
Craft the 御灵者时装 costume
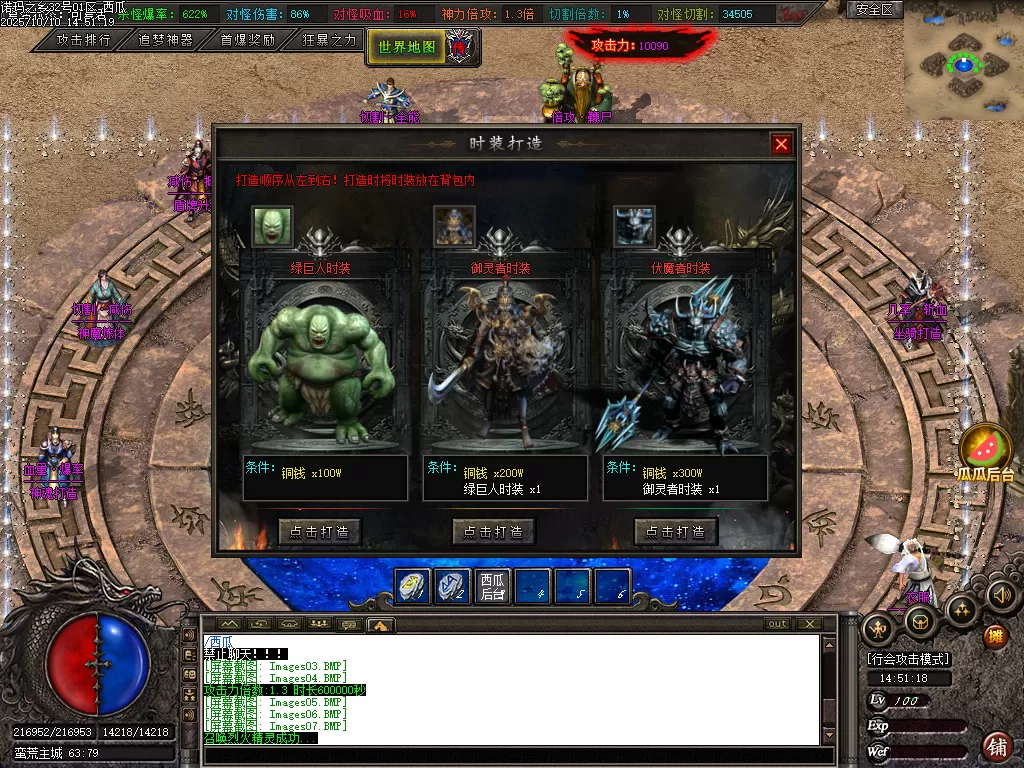(x=494, y=531)
